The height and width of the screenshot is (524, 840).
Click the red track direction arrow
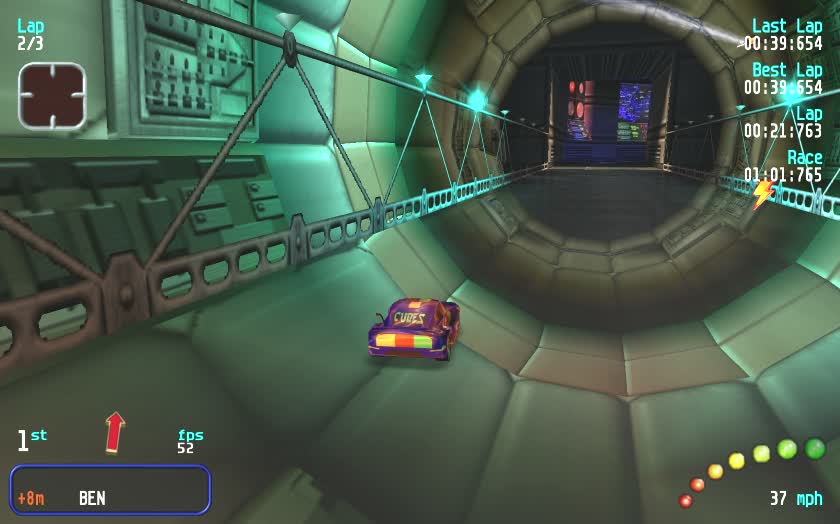(115, 432)
